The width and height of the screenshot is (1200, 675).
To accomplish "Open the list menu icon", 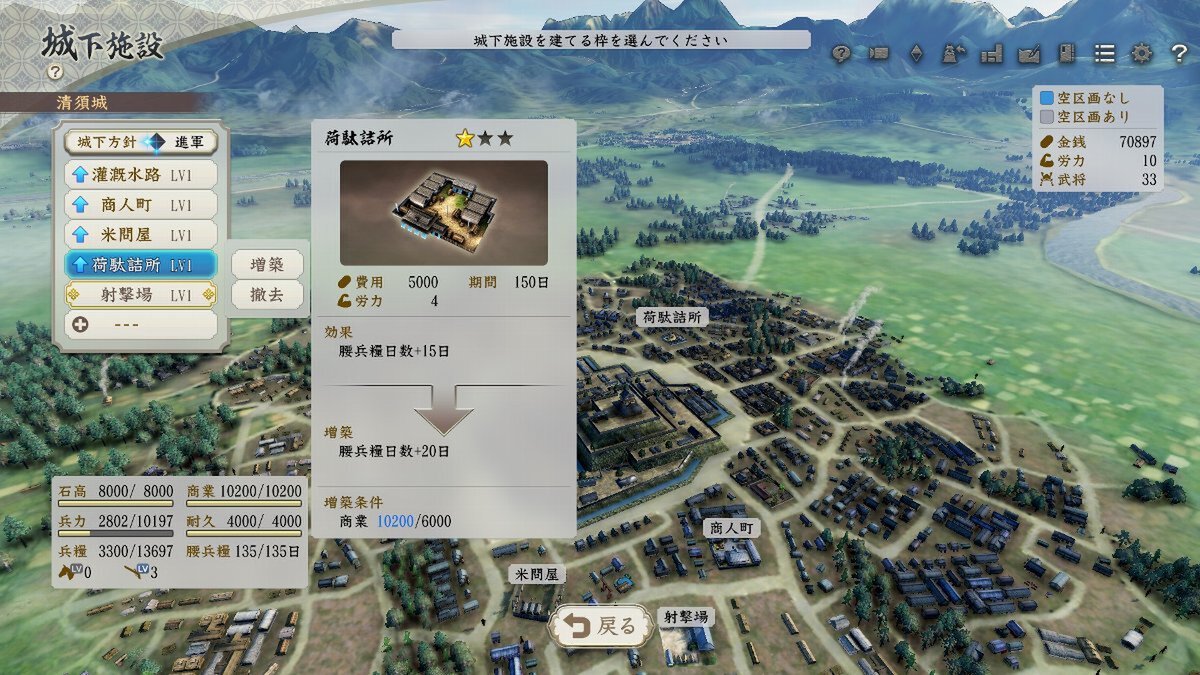I will (1104, 54).
